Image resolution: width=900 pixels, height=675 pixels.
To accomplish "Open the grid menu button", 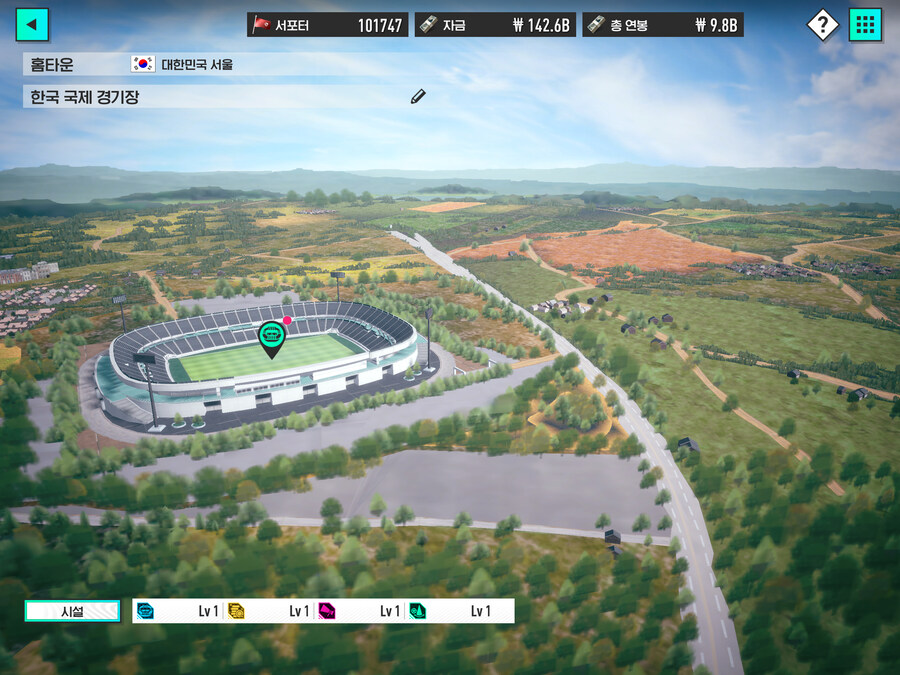I will click(x=865, y=25).
